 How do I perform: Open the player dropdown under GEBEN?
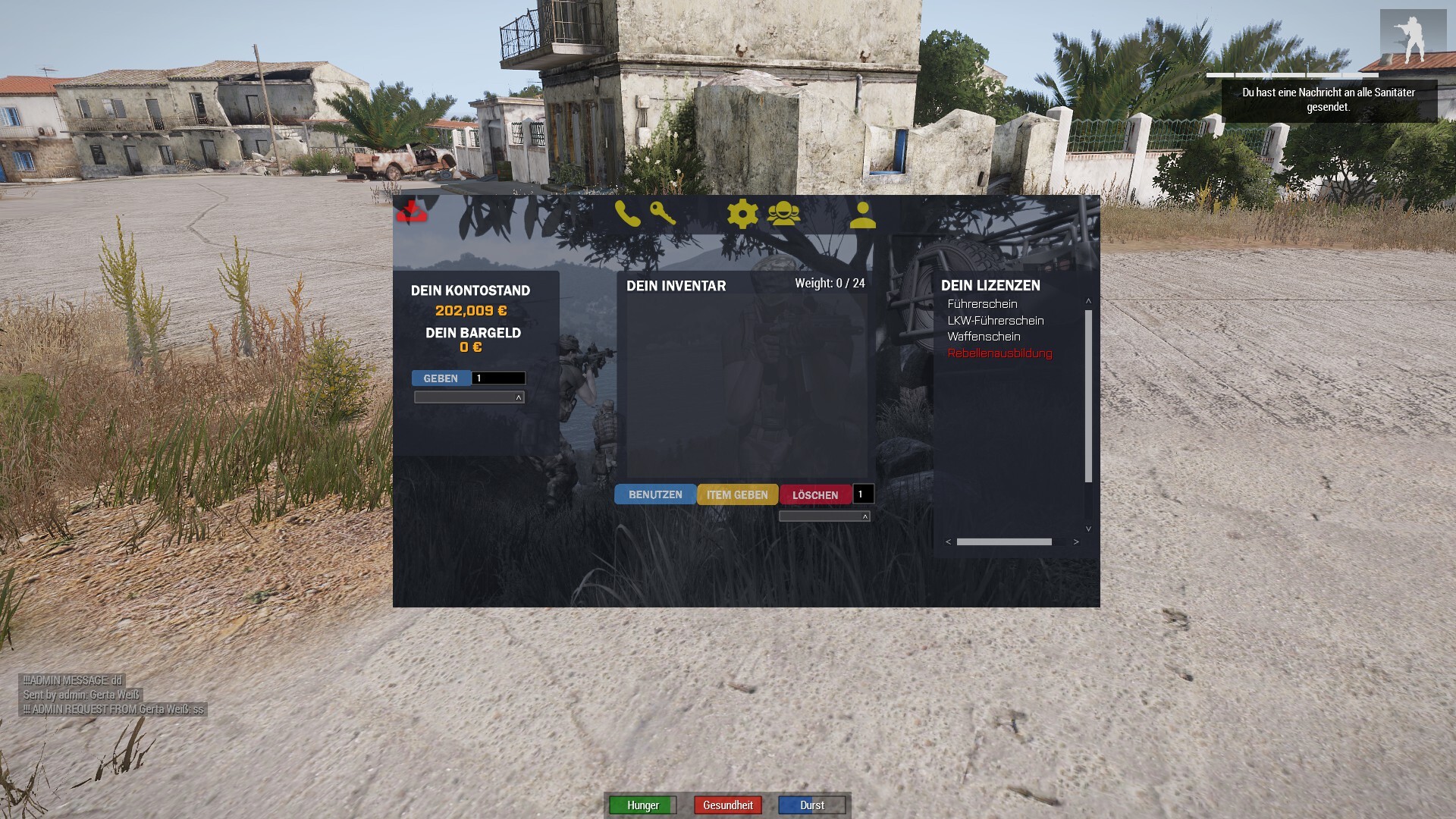[x=469, y=397]
